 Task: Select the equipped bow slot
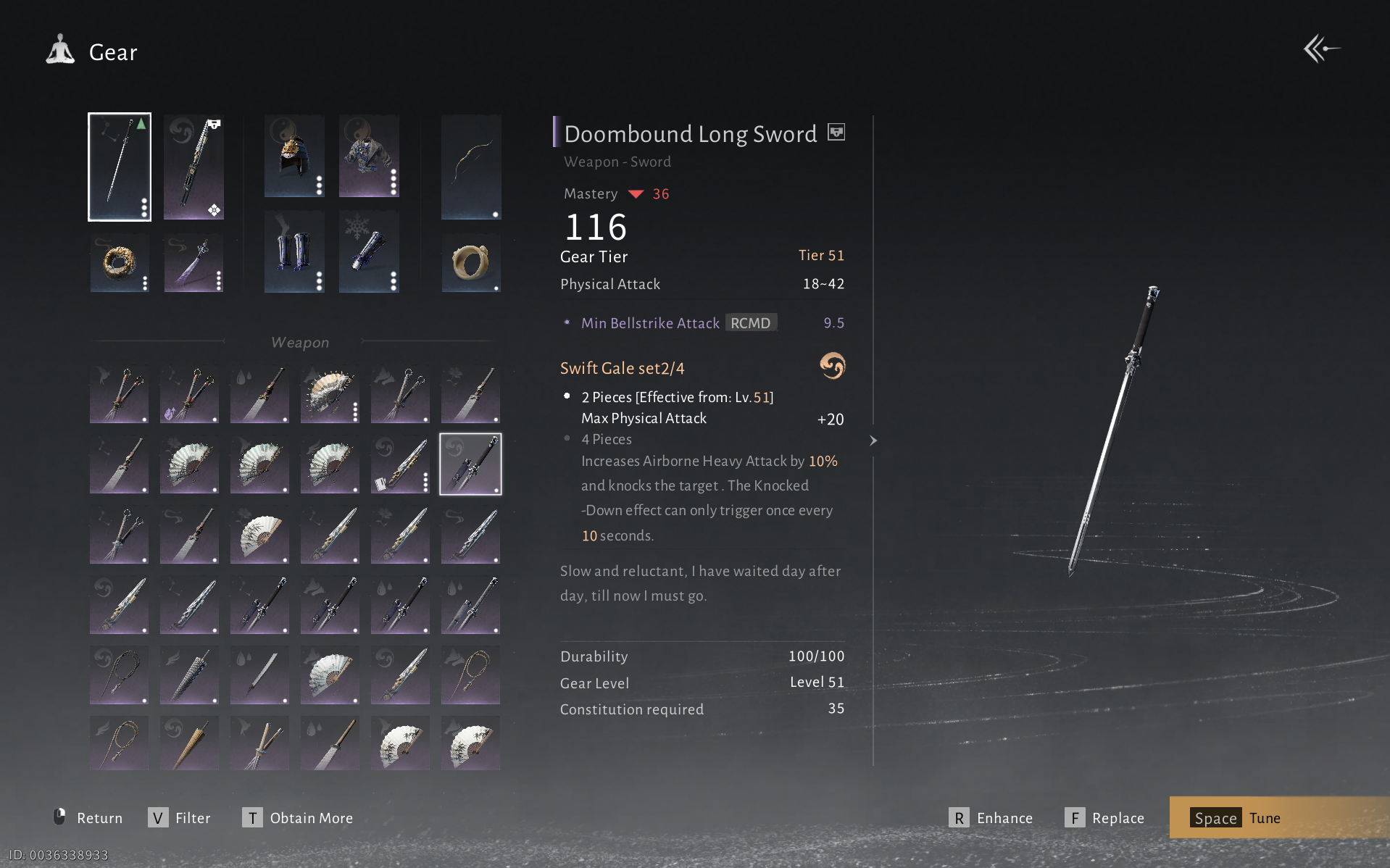click(x=471, y=167)
